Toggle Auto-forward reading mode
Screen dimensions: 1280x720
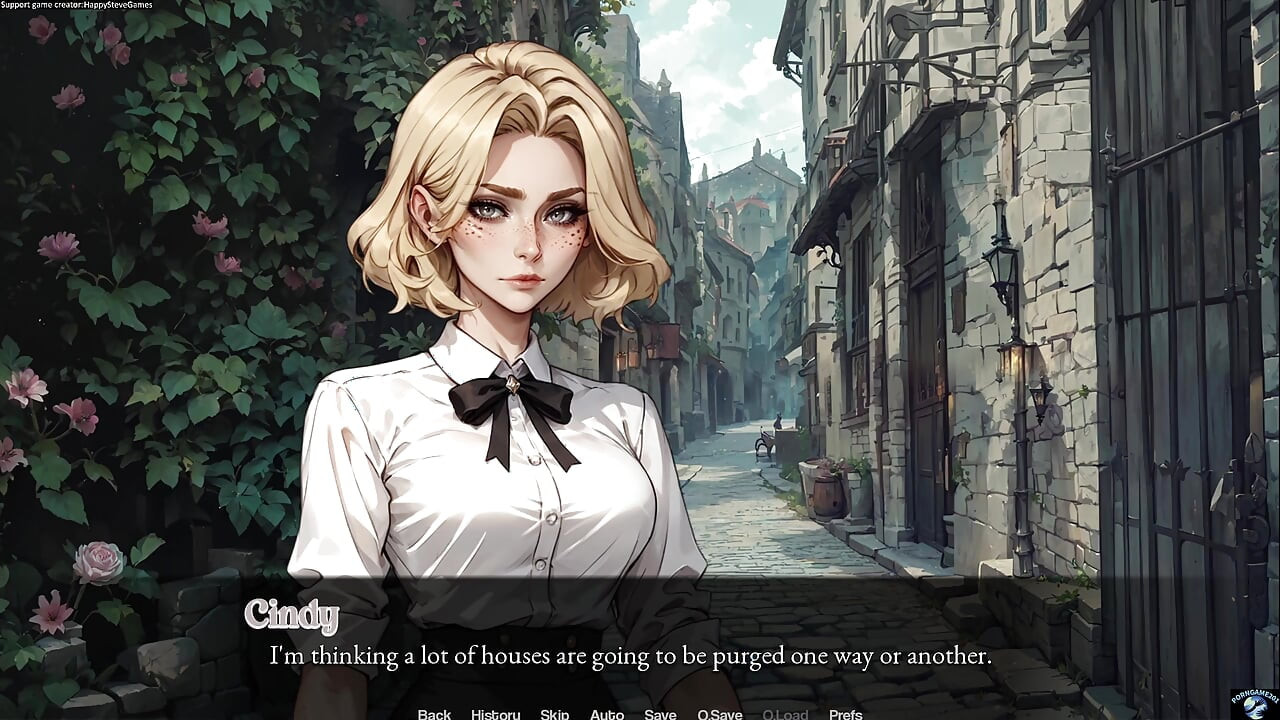click(x=607, y=714)
